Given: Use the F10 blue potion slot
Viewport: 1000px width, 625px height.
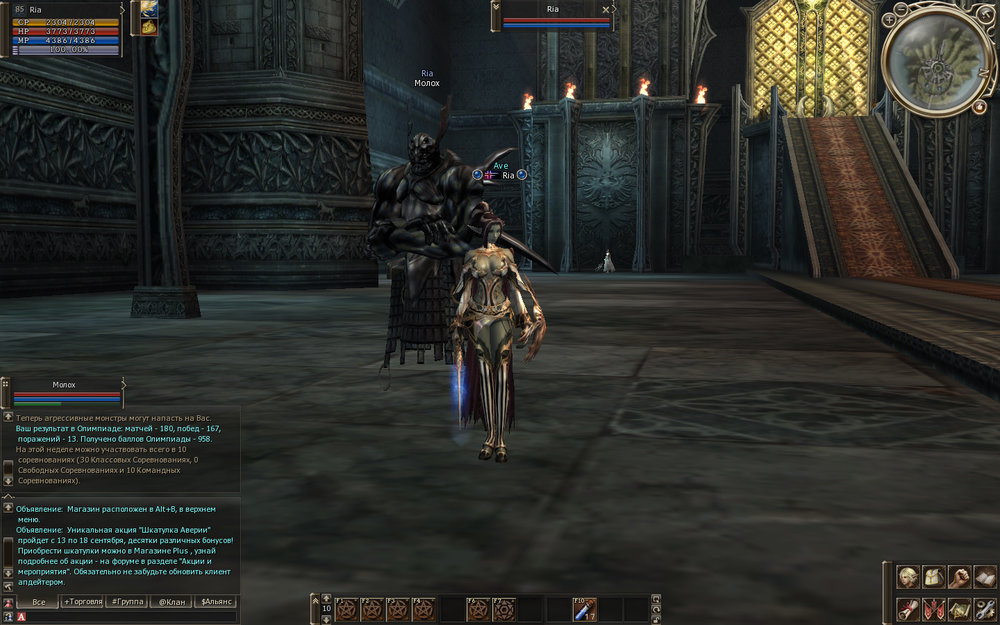Looking at the screenshot, I should (x=584, y=608).
